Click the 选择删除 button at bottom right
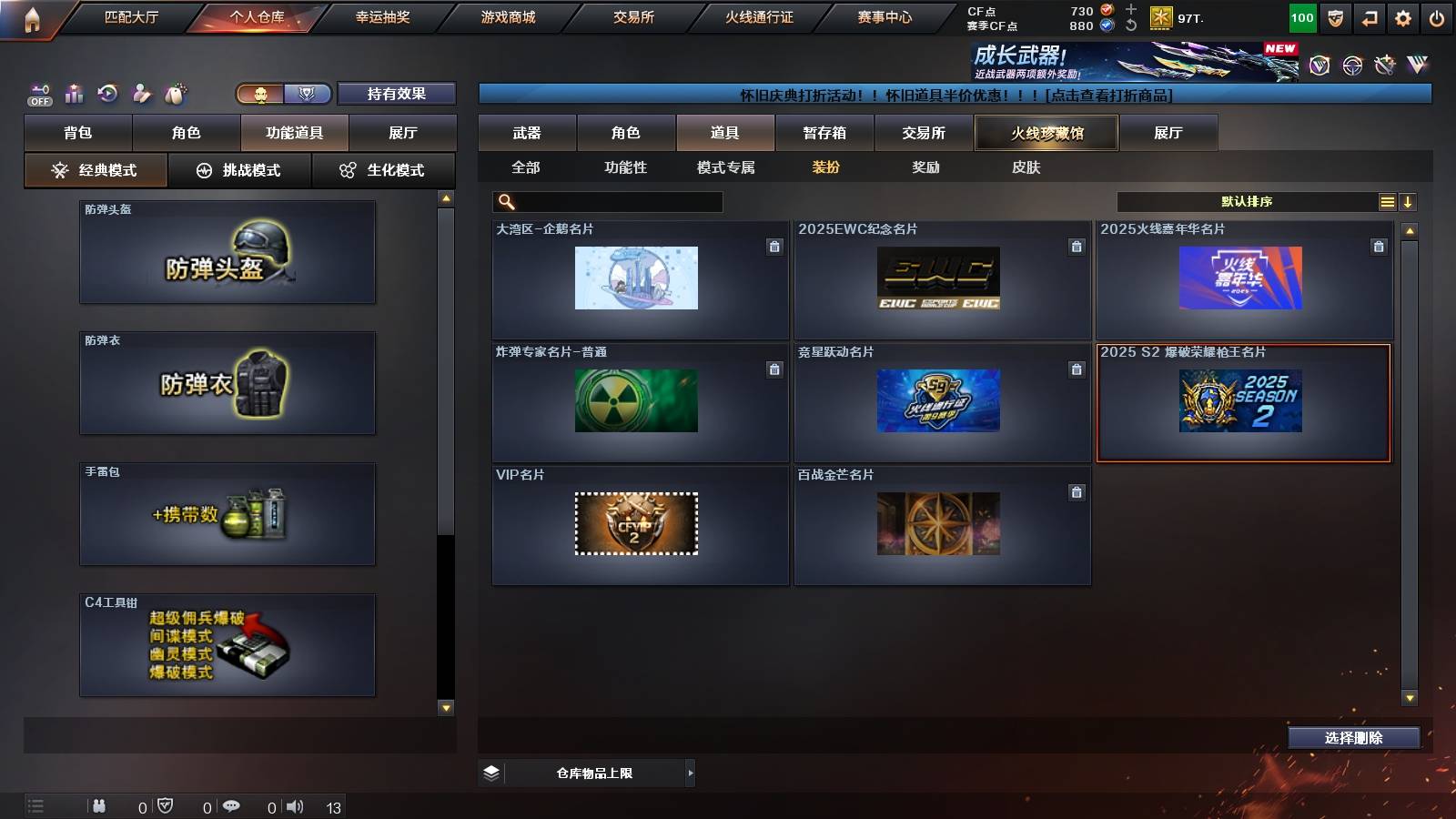 [1353, 738]
